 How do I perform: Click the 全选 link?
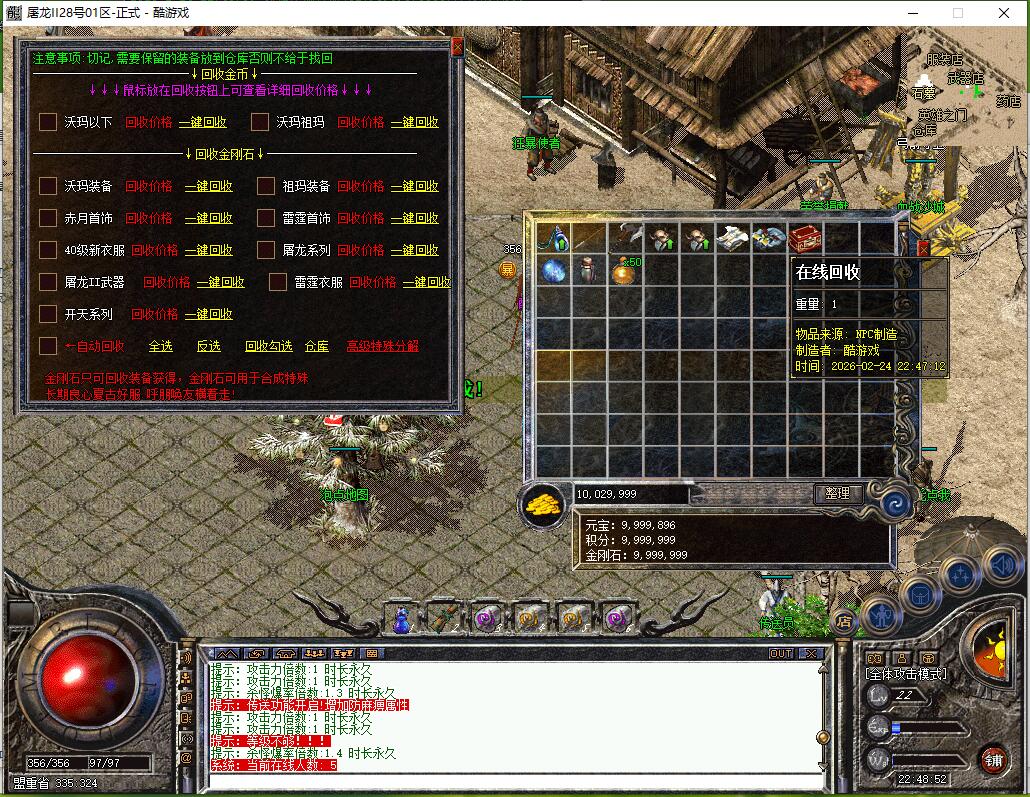click(160, 346)
